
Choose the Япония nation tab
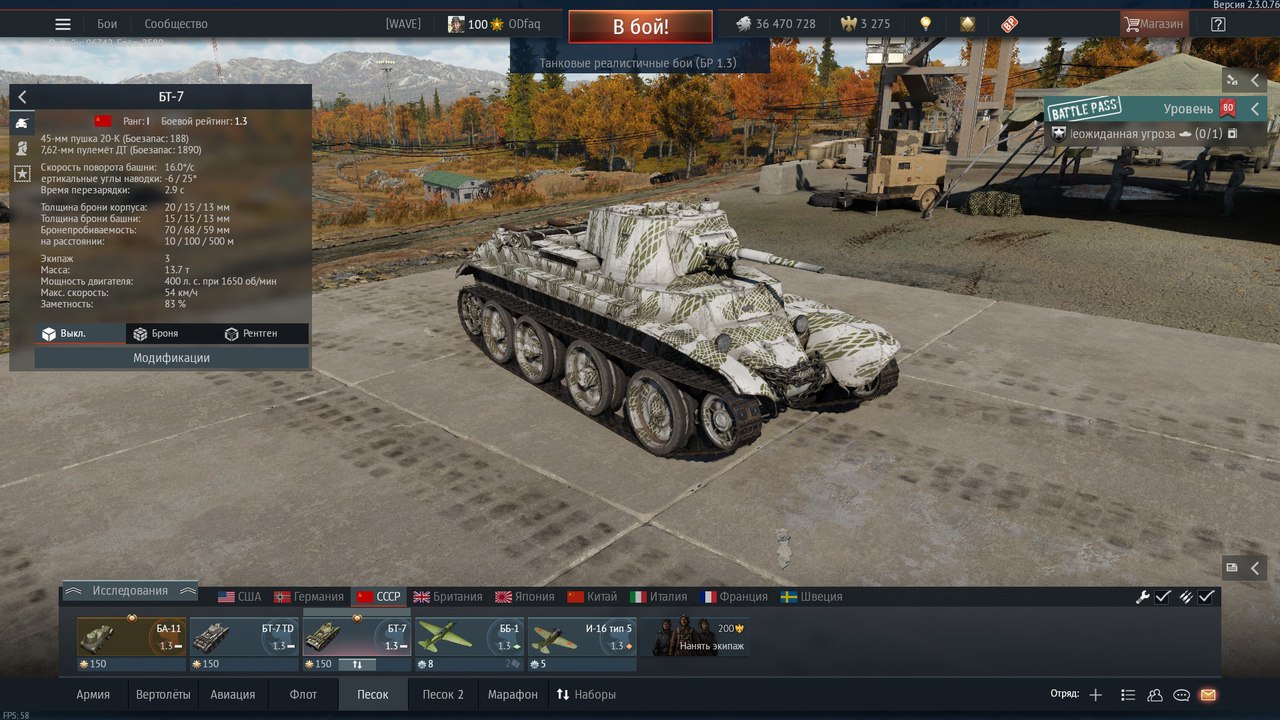[525, 597]
